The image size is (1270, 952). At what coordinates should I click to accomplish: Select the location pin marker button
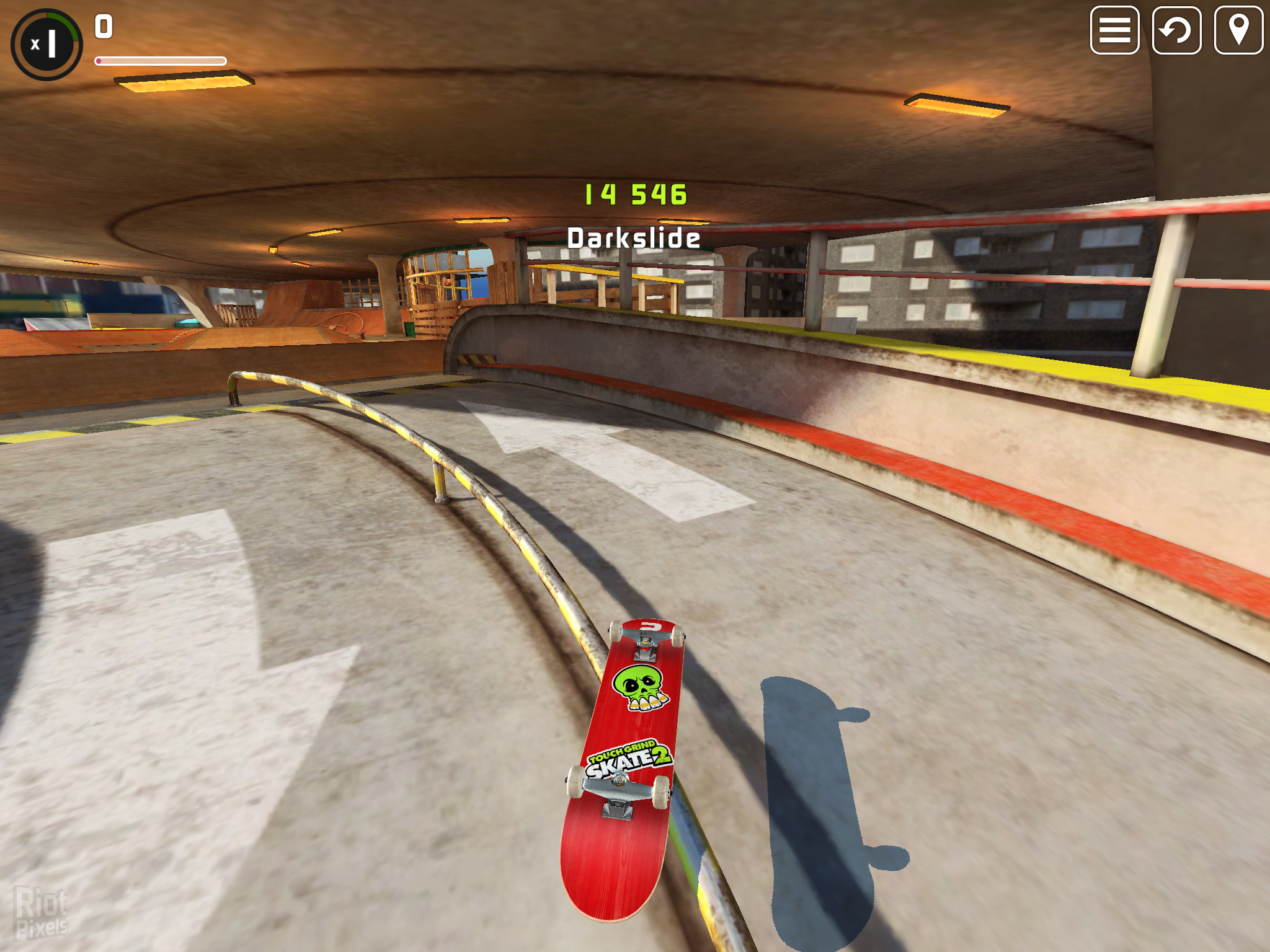(1238, 30)
